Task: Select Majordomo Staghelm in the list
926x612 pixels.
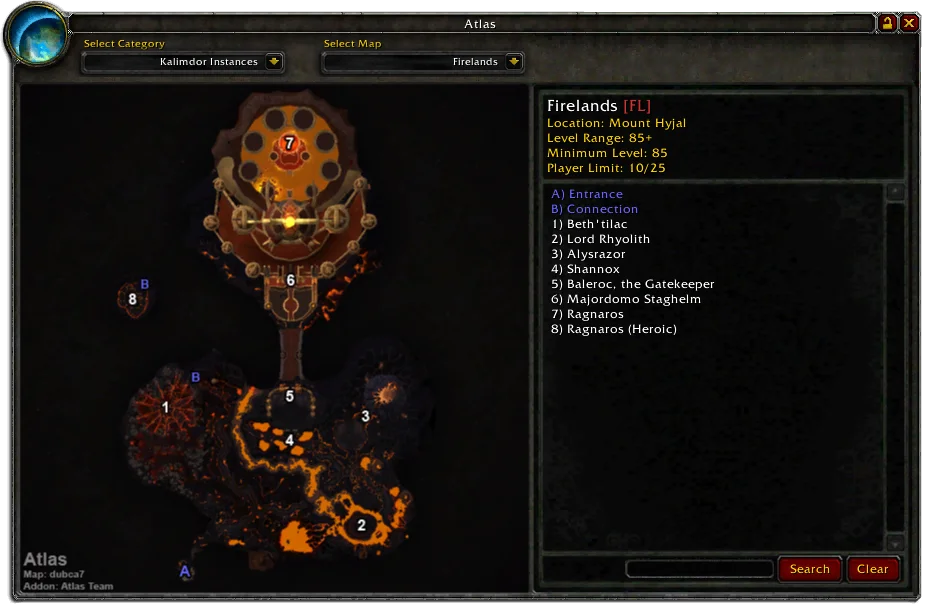Action: [x=625, y=299]
